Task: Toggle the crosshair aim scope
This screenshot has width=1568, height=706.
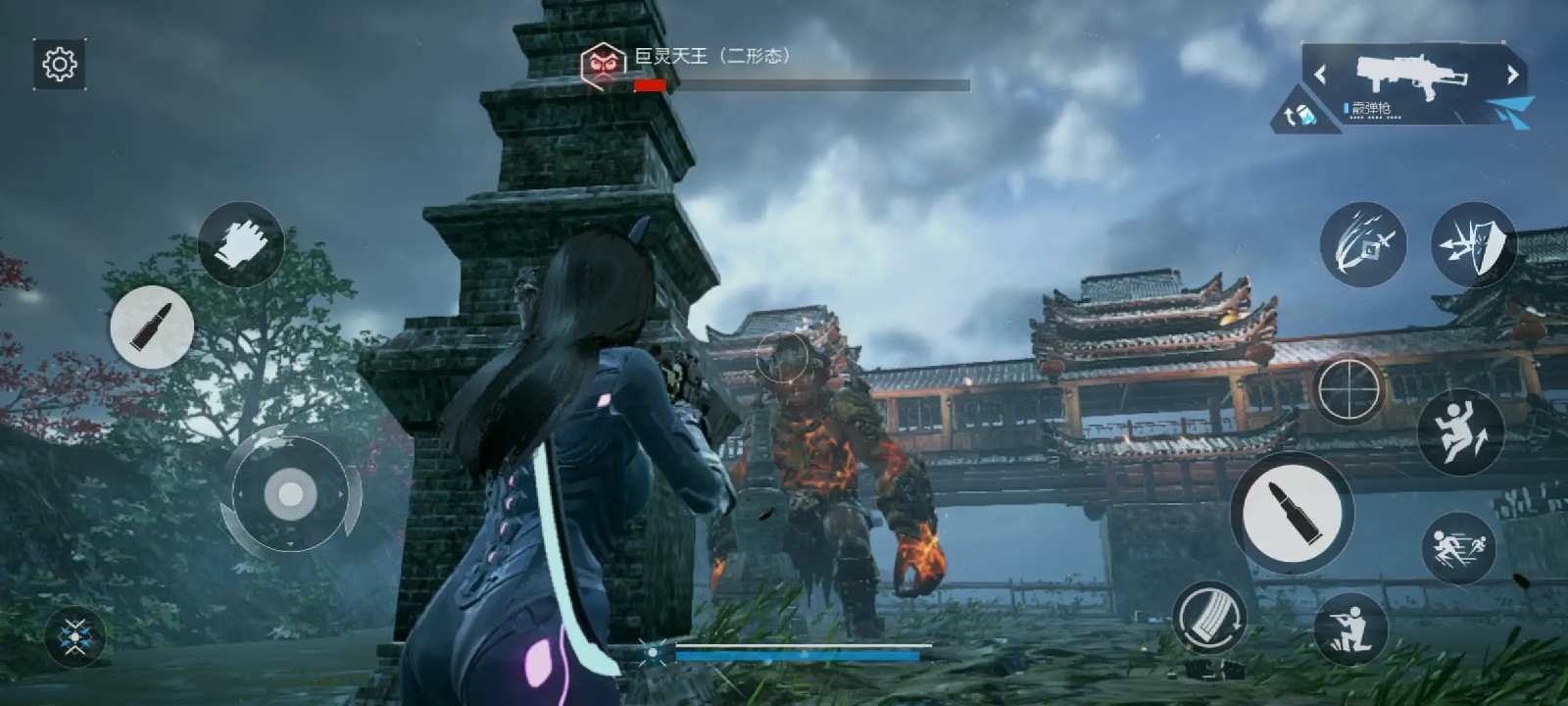Action: pyautogui.click(x=1349, y=388)
